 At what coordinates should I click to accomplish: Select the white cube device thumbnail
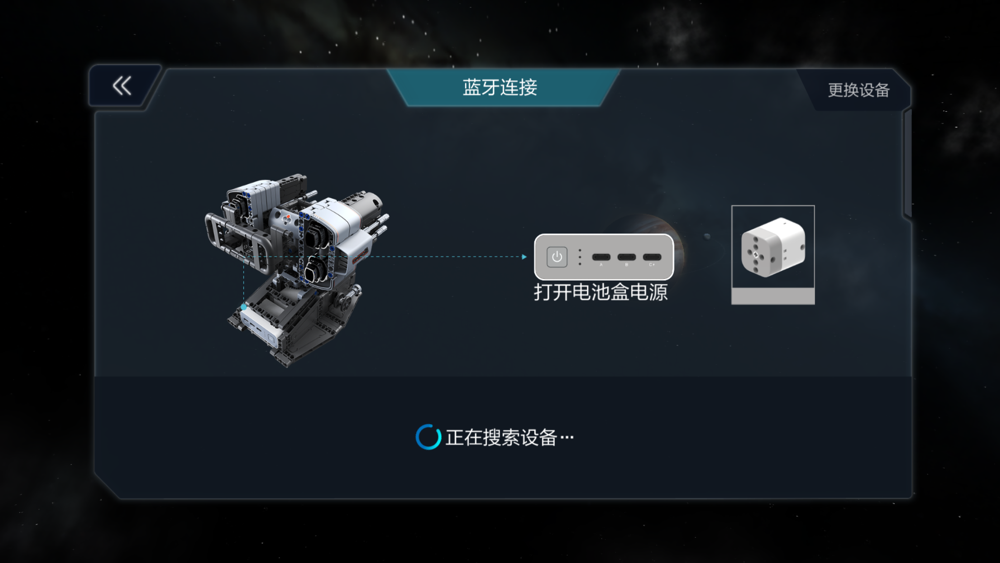772,253
